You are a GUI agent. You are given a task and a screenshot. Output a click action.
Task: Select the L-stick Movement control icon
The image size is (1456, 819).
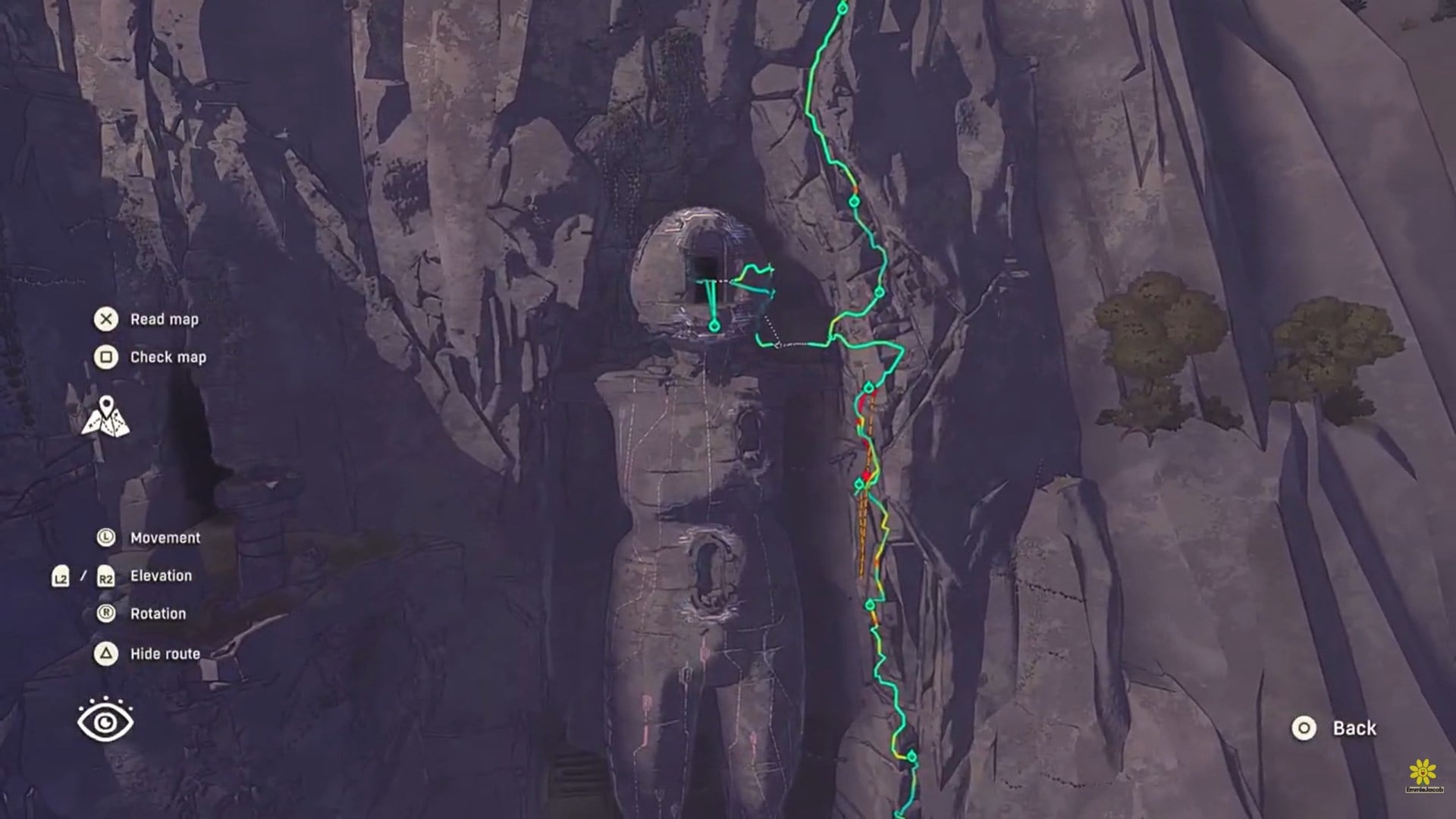pyautogui.click(x=106, y=537)
